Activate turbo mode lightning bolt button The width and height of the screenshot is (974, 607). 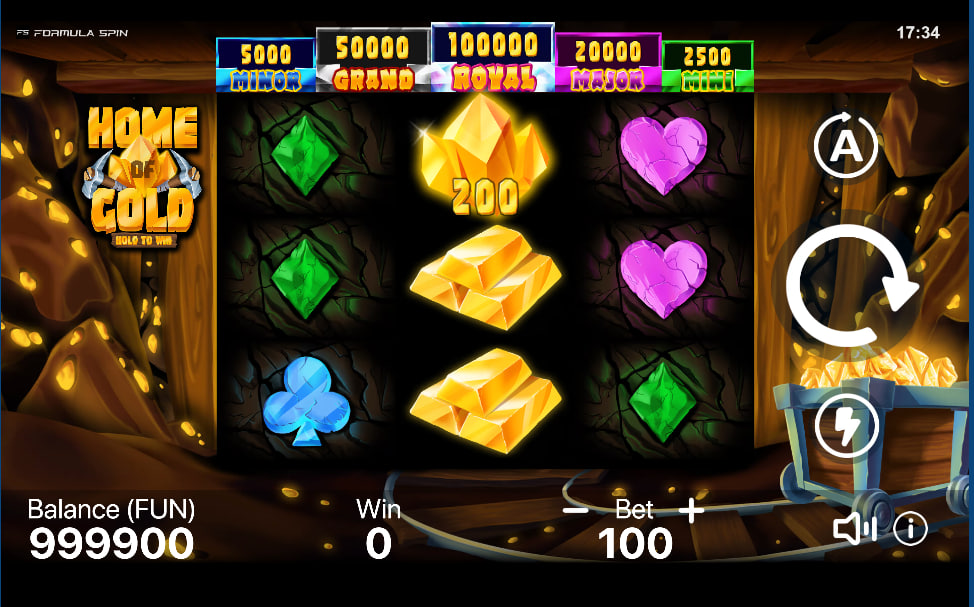(846, 426)
